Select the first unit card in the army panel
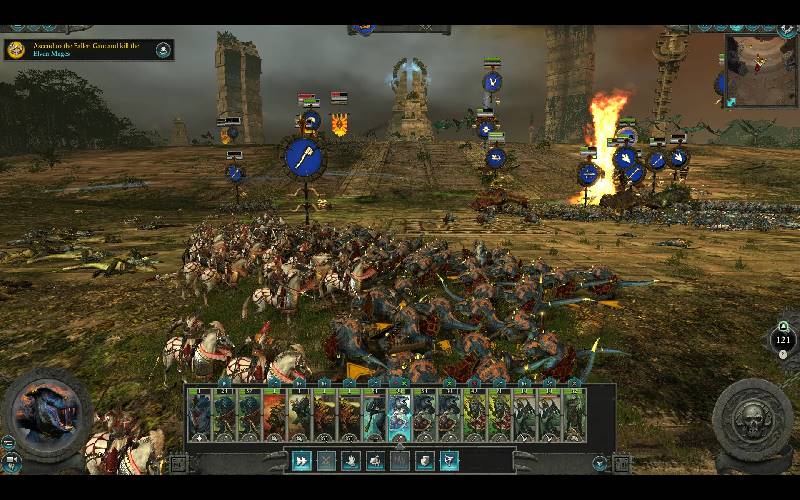Screen dimensions: 800x500 click(200, 415)
